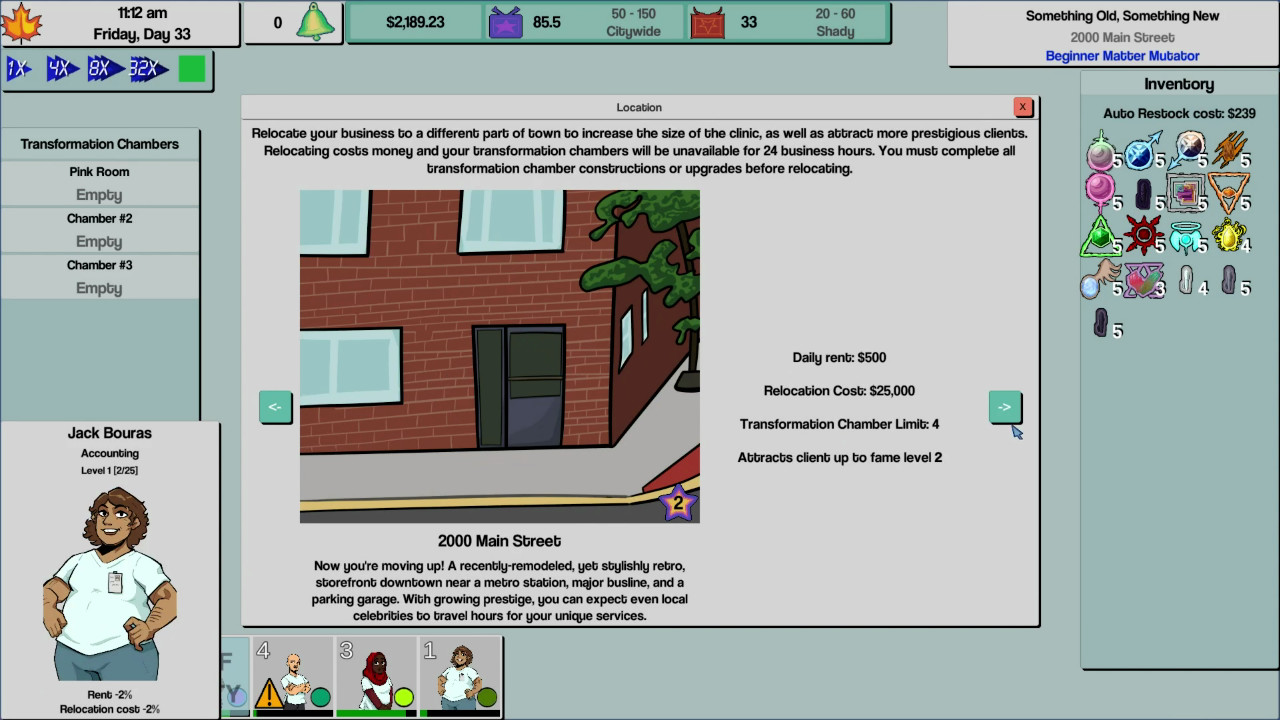
Task: Go back to previous location with left arrow
Action: (x=275, y=407)
